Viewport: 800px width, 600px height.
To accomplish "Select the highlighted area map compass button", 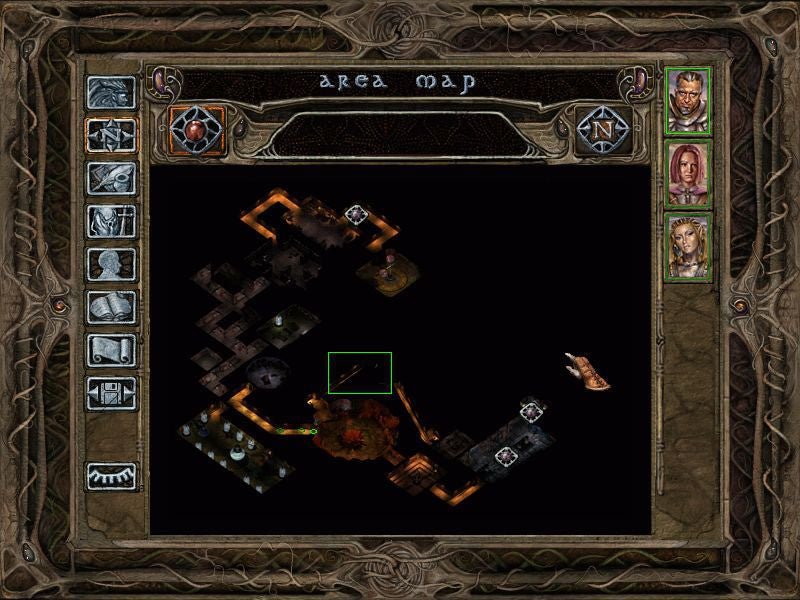I will (x=111, y=135).
